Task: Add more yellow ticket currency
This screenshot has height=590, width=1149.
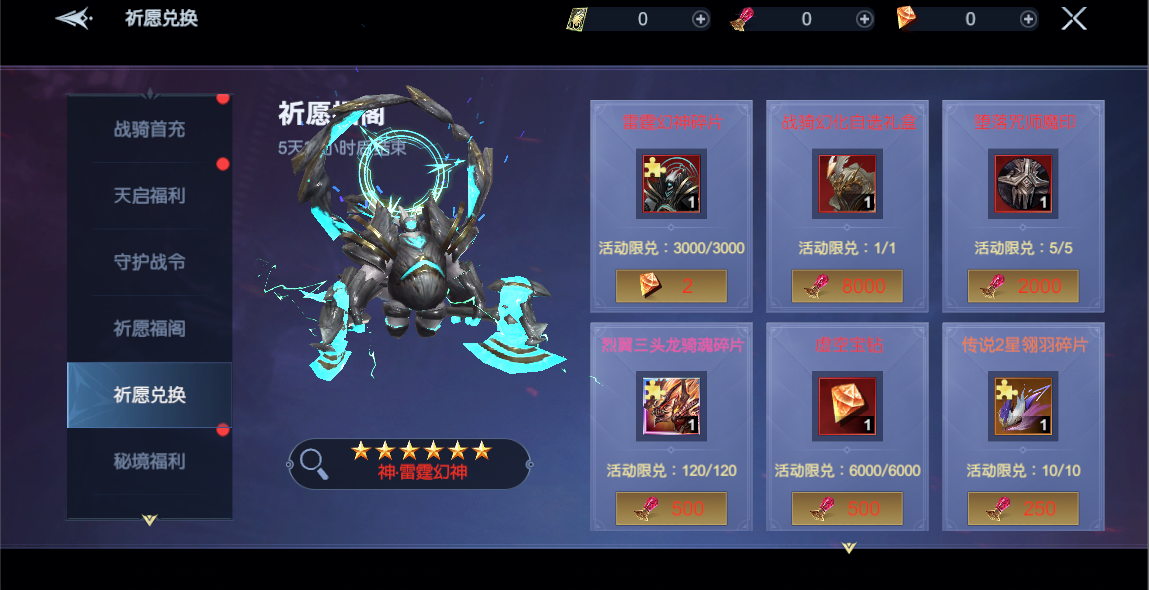Action: (x=700, y=19)
